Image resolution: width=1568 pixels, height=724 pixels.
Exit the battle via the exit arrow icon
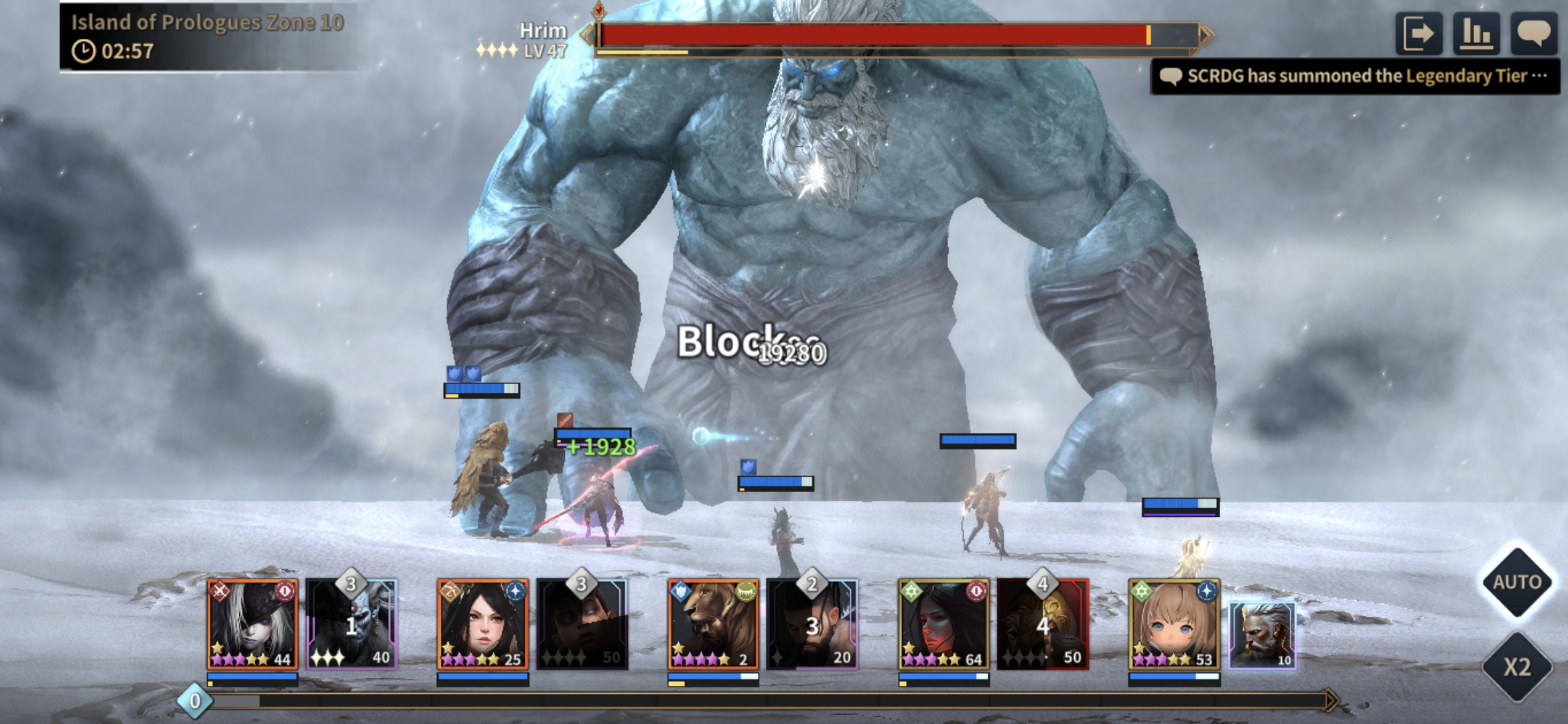tap(1419, 34)
